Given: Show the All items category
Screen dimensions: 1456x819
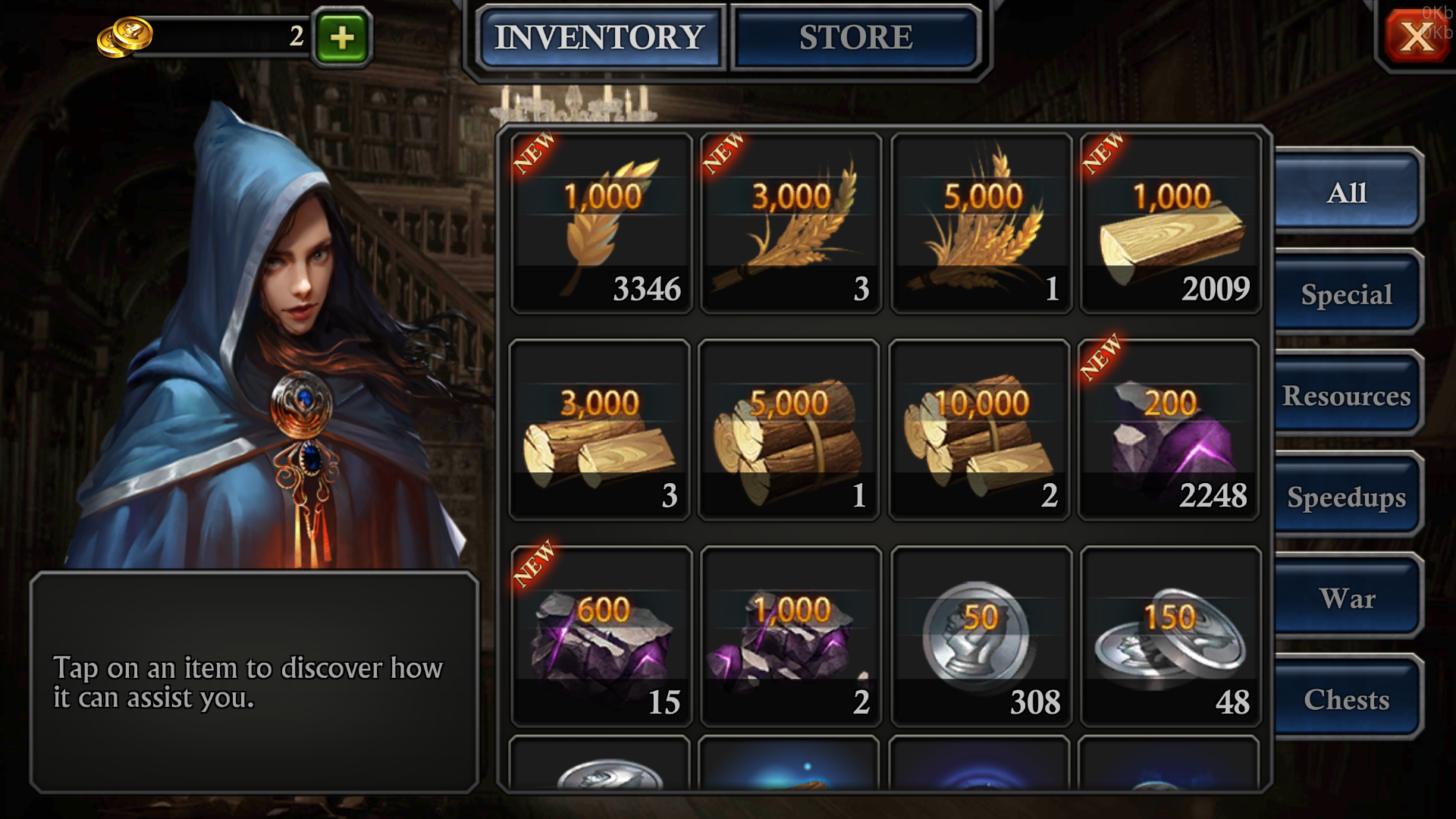Looking at the screenshot, I should pos(1346,193).
